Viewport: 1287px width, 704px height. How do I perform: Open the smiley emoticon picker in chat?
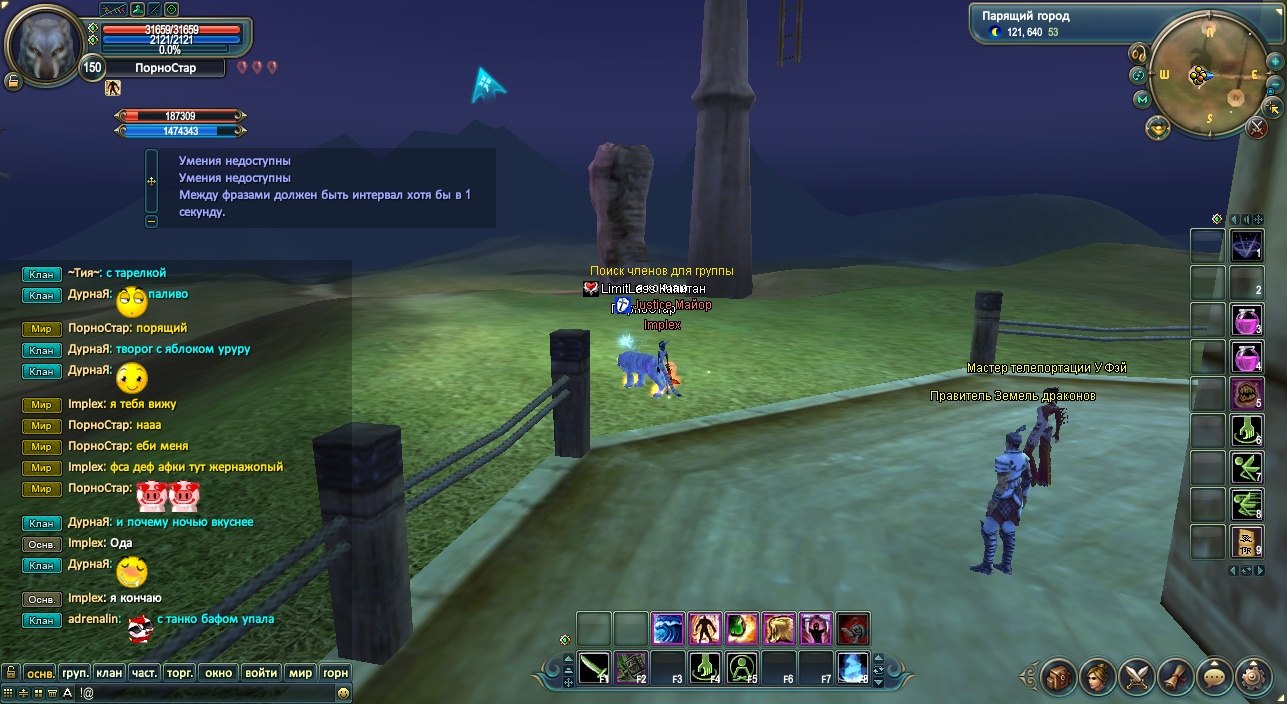(344, 692)
